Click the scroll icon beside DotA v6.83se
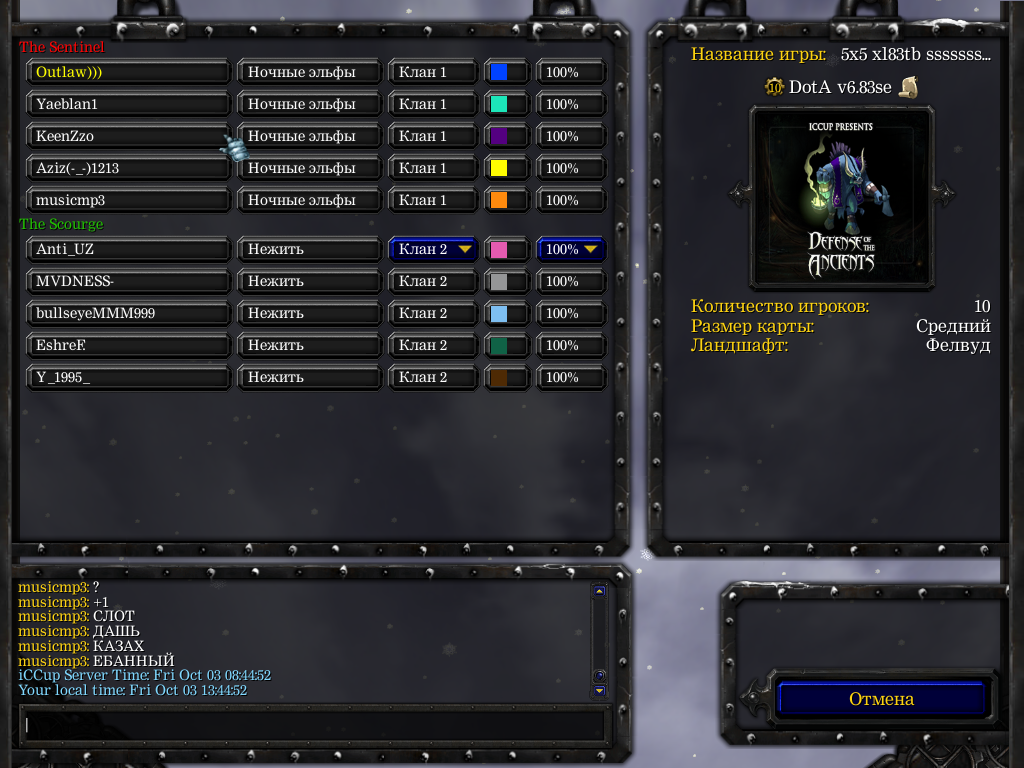Viewport: 1024px width, 768px height. point(908,87)
